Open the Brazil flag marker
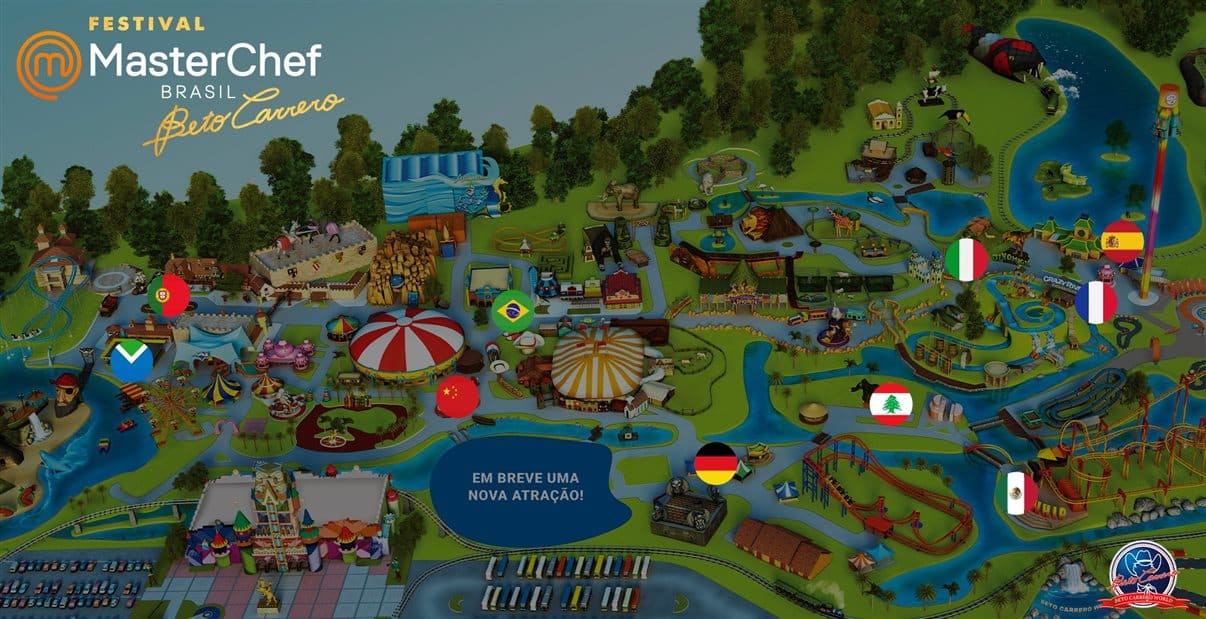Viewport: 1206px width, 619px height. point(513,311)
